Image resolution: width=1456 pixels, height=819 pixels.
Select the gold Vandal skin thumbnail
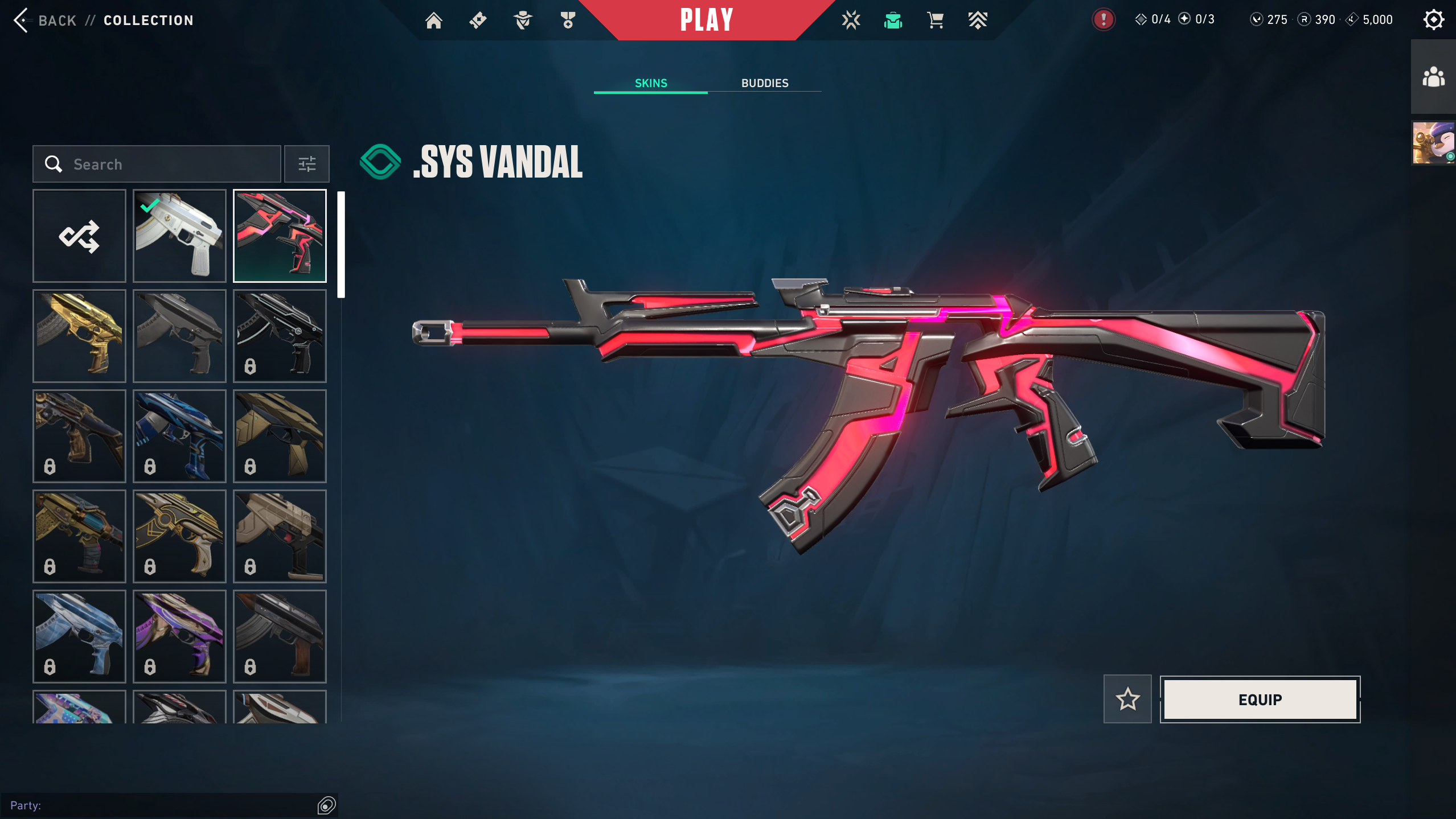point(79,336)
